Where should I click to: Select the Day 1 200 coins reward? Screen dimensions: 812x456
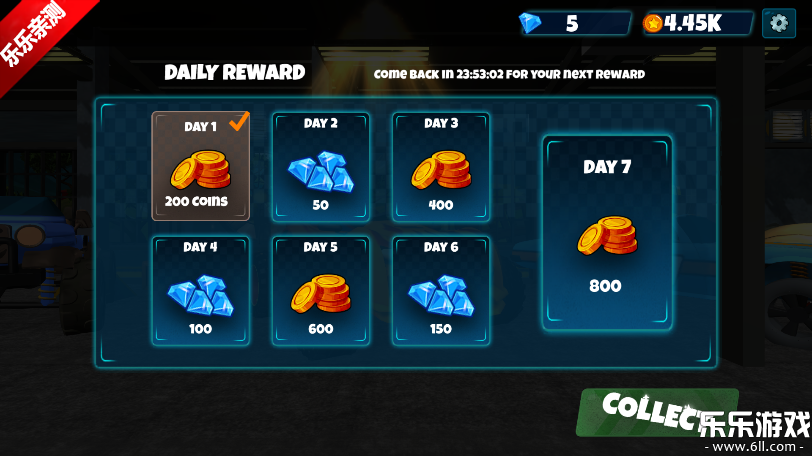200,165
